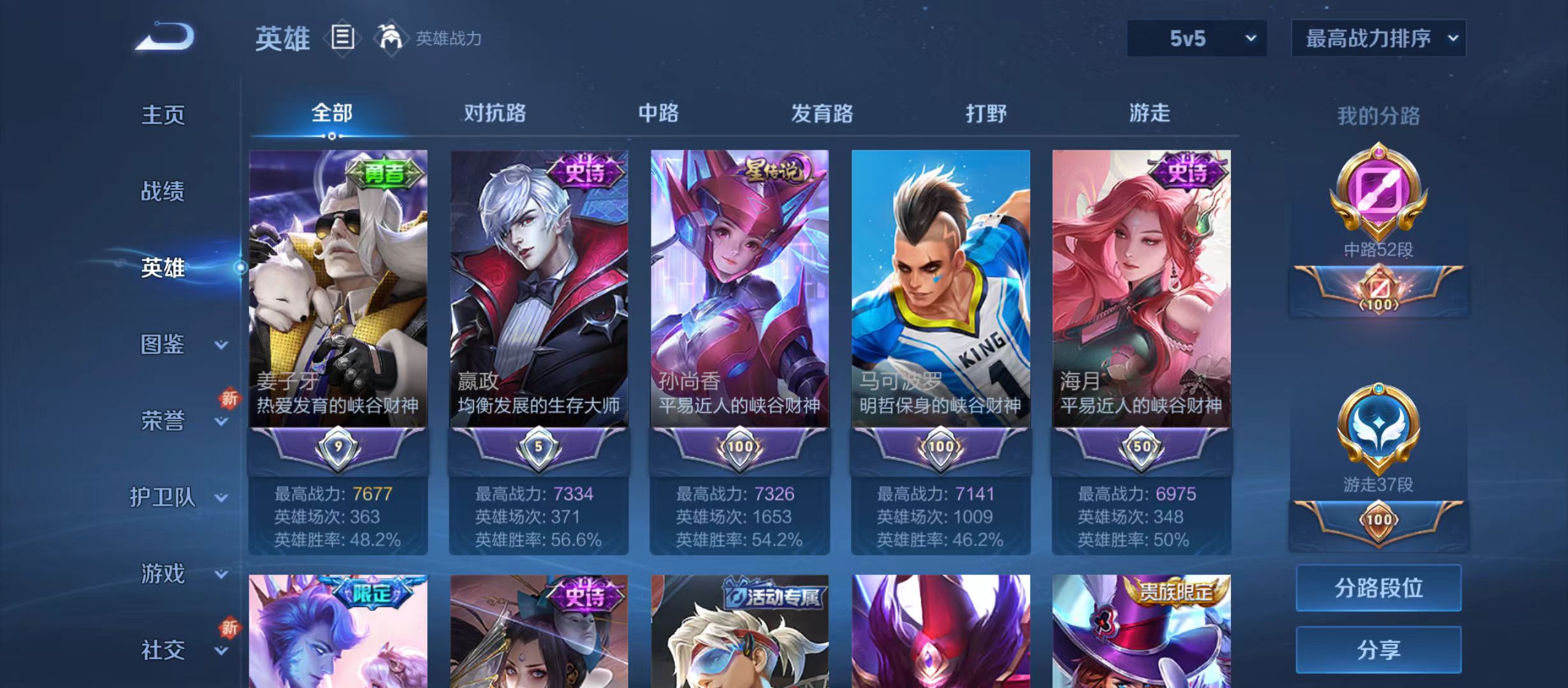
Task: Open the 最高战力排序 sort dropdown
Action: (x=1378, y=38)
